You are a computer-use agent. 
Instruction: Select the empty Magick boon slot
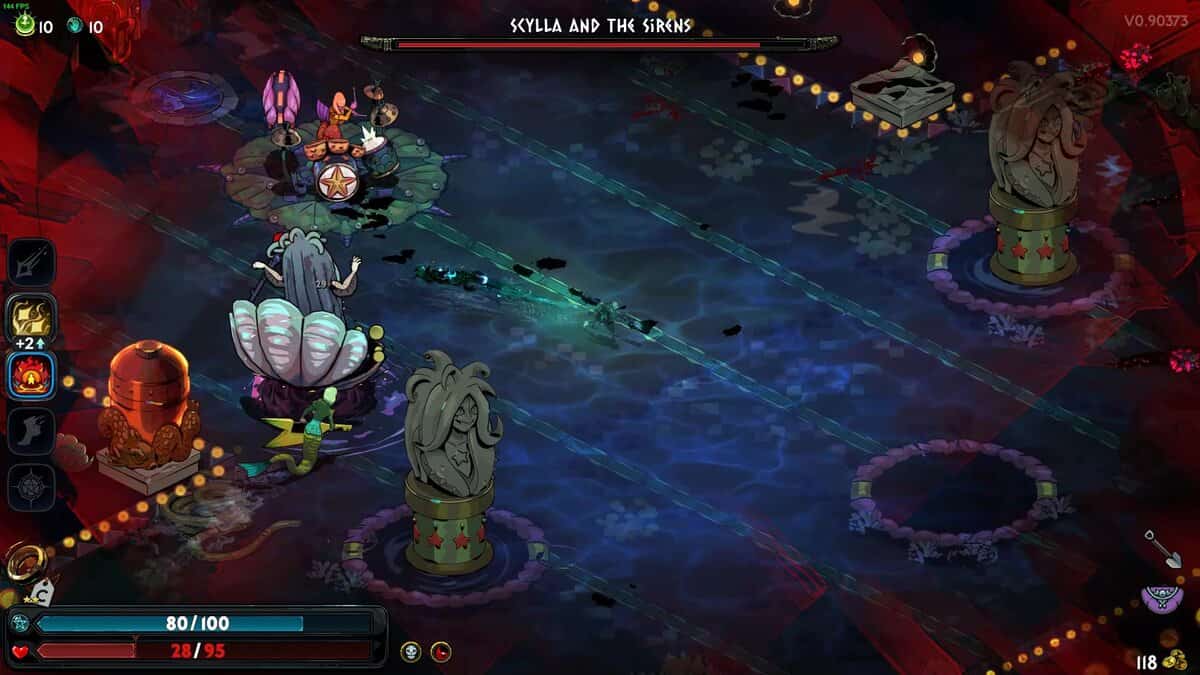pyautogui.click(x=31, y=488)
